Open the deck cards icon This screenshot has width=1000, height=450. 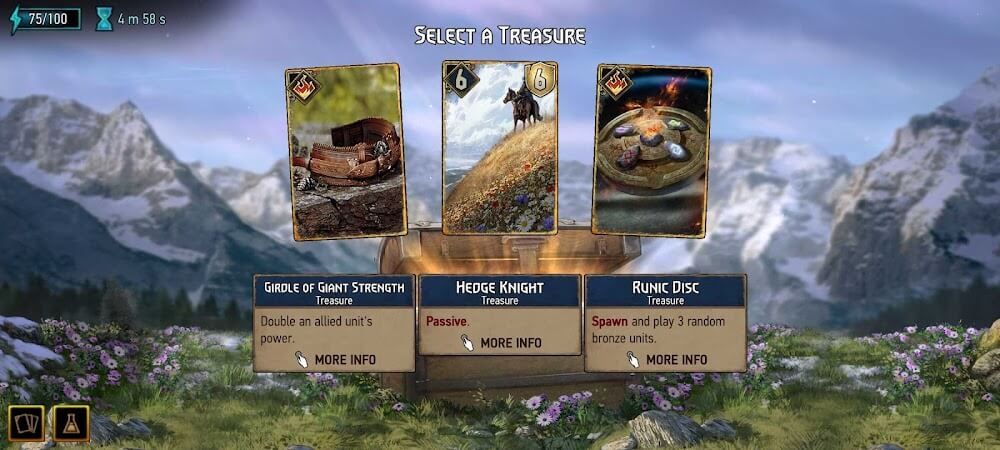click(x=25, y=423)
